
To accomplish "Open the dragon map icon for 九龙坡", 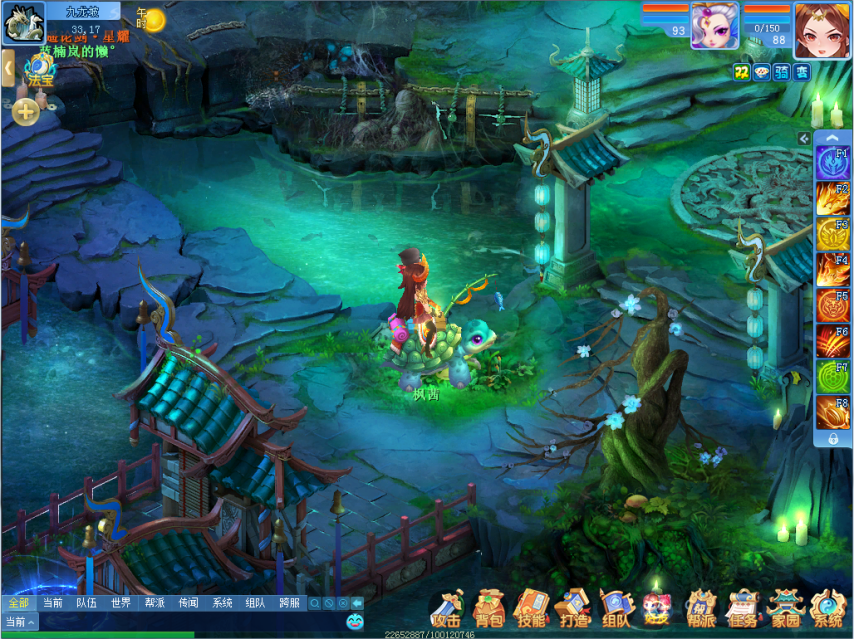I will pyautogui.click(x=23, y=23).
